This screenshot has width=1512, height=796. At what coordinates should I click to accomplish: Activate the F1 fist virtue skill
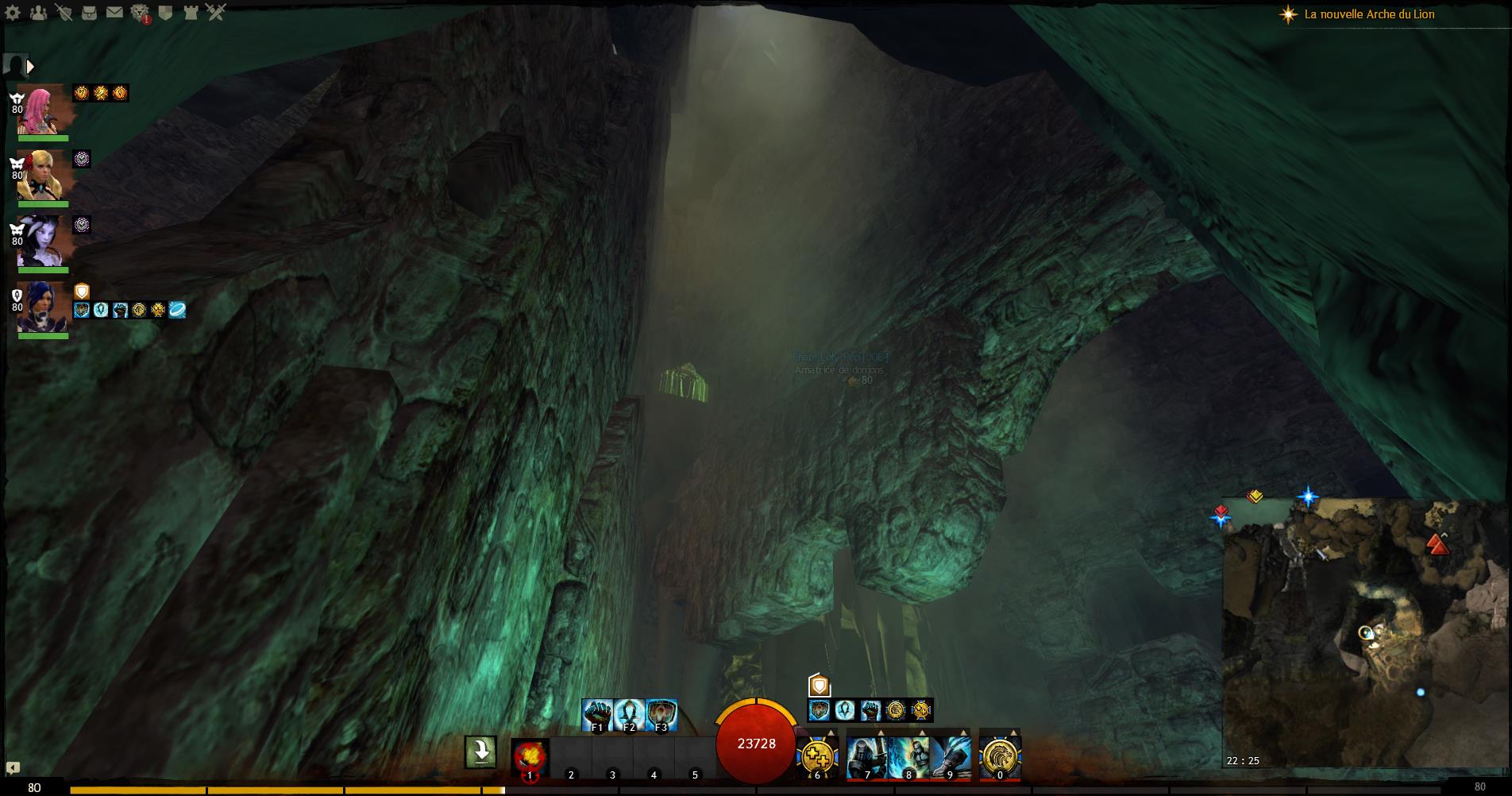597,714
